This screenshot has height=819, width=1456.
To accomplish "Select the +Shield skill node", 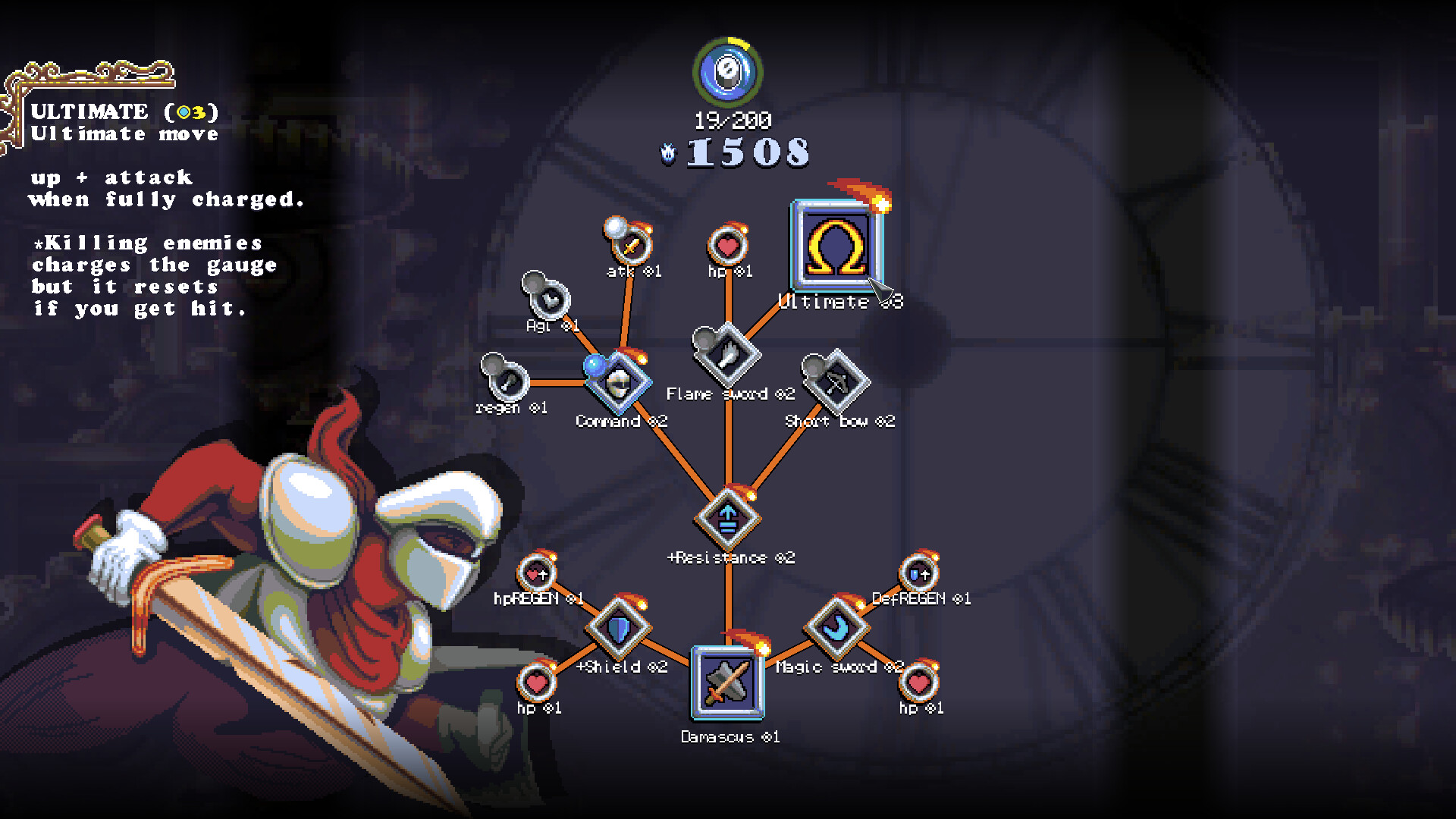I will point(618,628).
